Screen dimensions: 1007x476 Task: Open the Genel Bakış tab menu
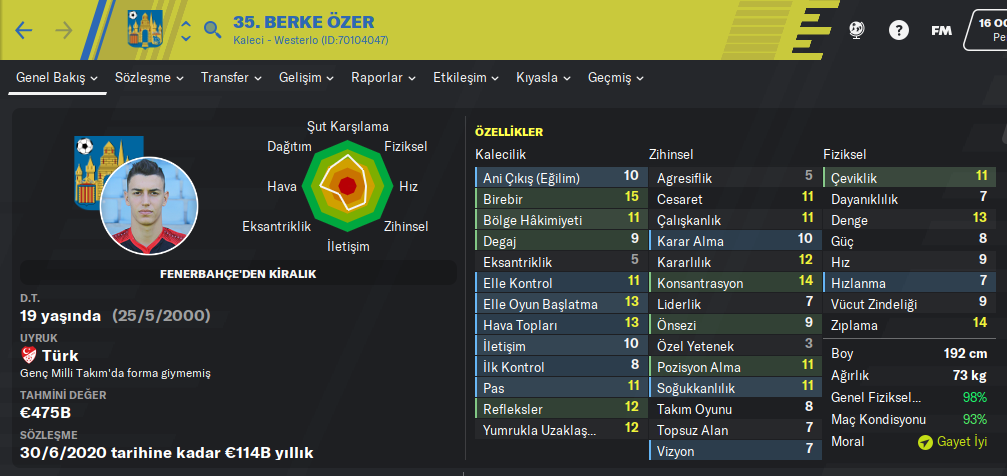(x=57, y=77)
